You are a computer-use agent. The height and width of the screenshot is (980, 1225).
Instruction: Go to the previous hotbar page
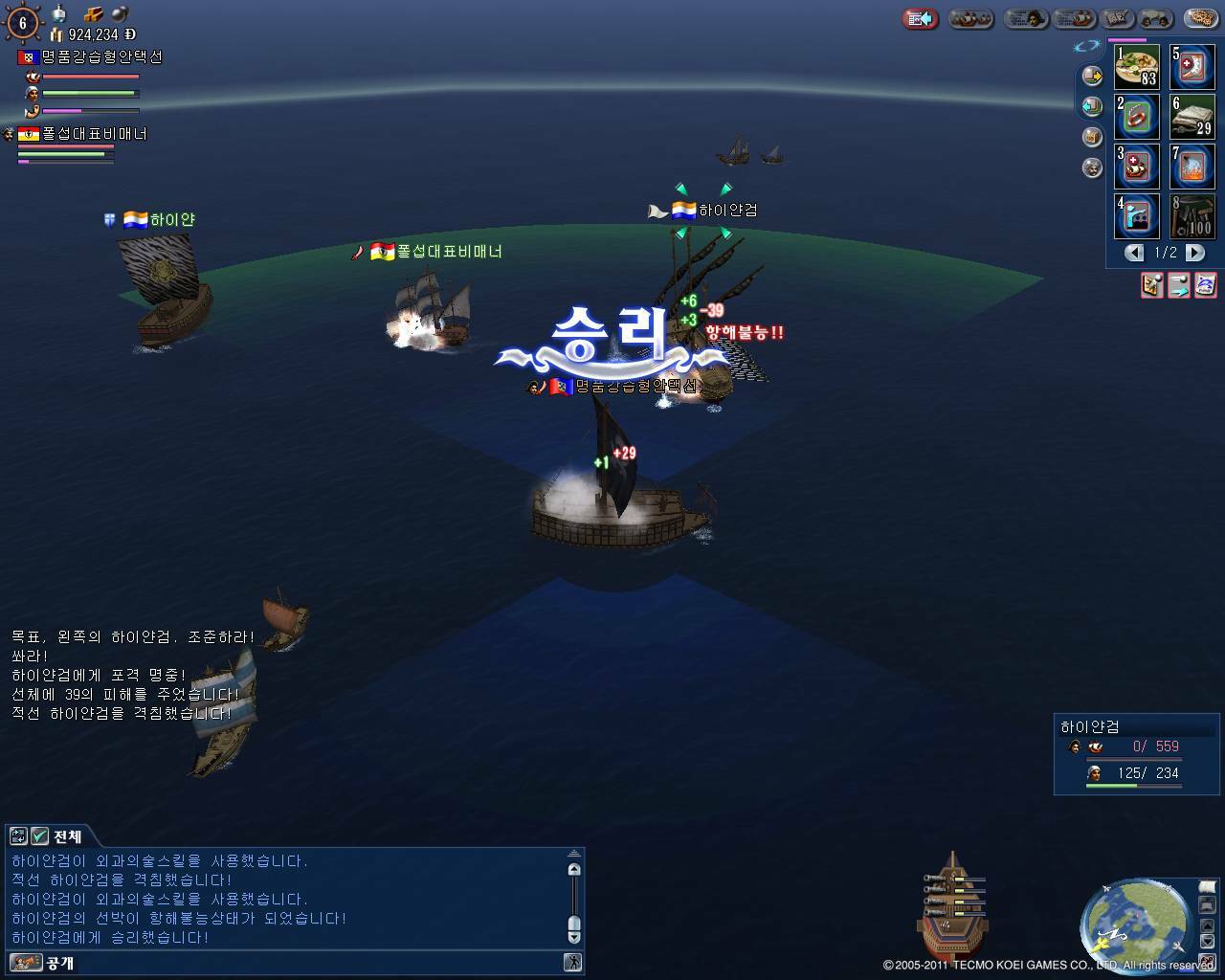[x=1134, y=253]
